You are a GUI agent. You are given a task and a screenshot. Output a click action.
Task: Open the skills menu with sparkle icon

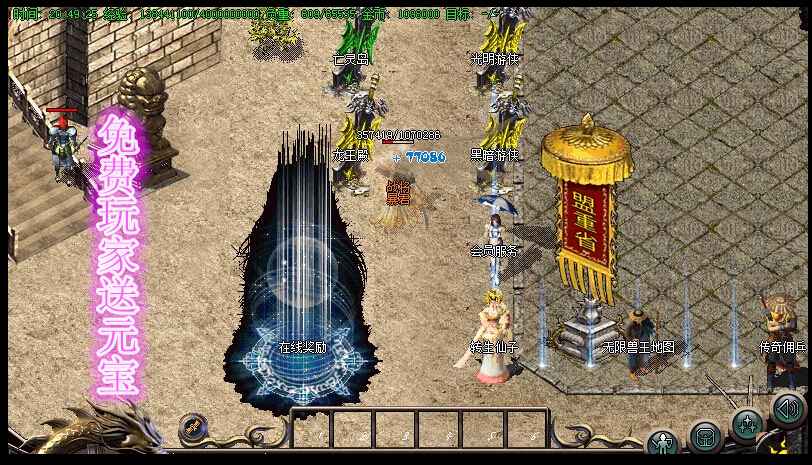[747, 424]
